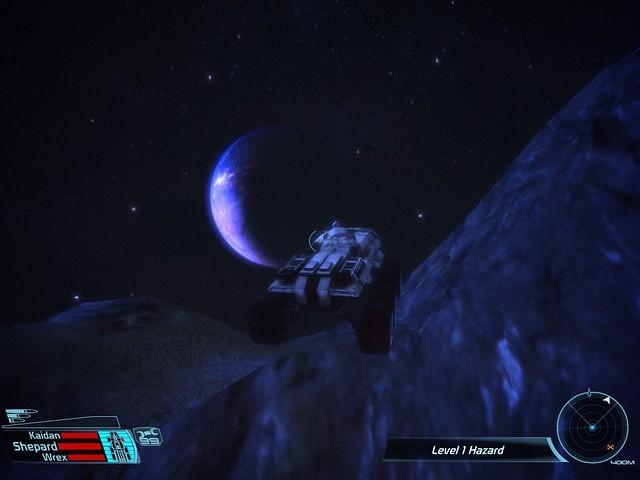
Task: Click the circular radar minimap
Action: 592,427
